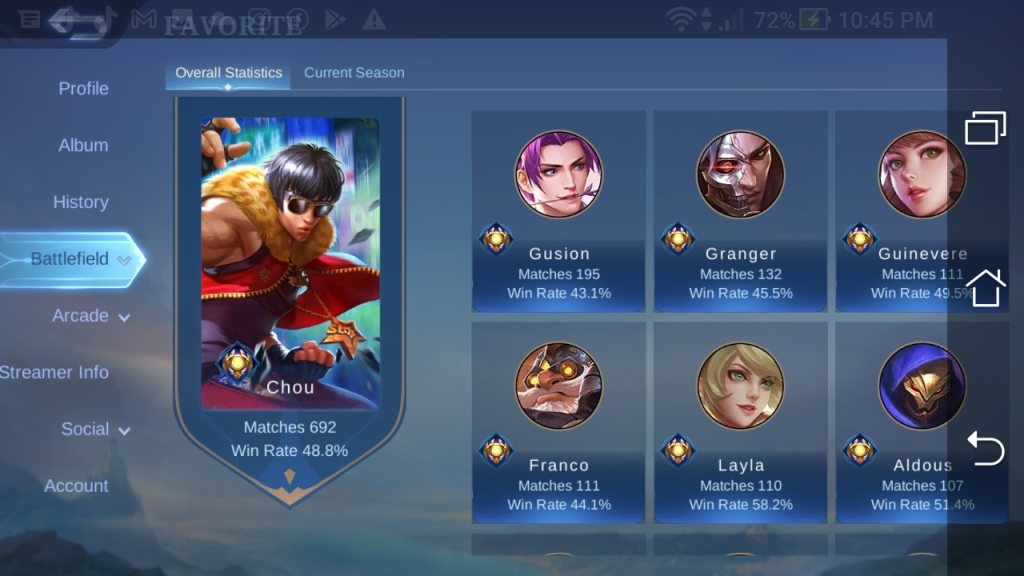Pick the Layla hero tile
This screenshot has width=1024, height=576.
coord(741,422)
